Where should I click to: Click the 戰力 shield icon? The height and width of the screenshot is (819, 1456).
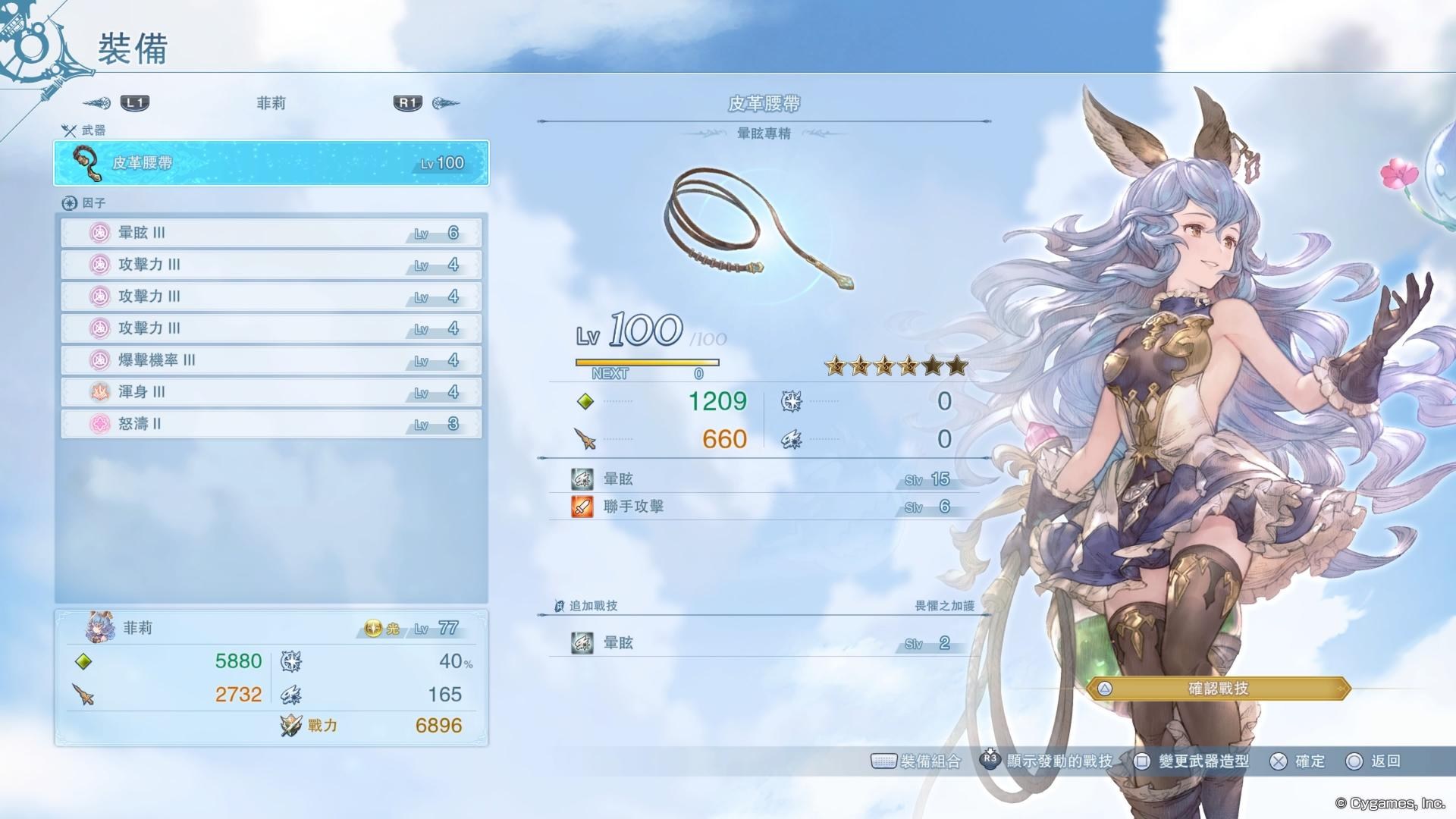click(290, 725)
